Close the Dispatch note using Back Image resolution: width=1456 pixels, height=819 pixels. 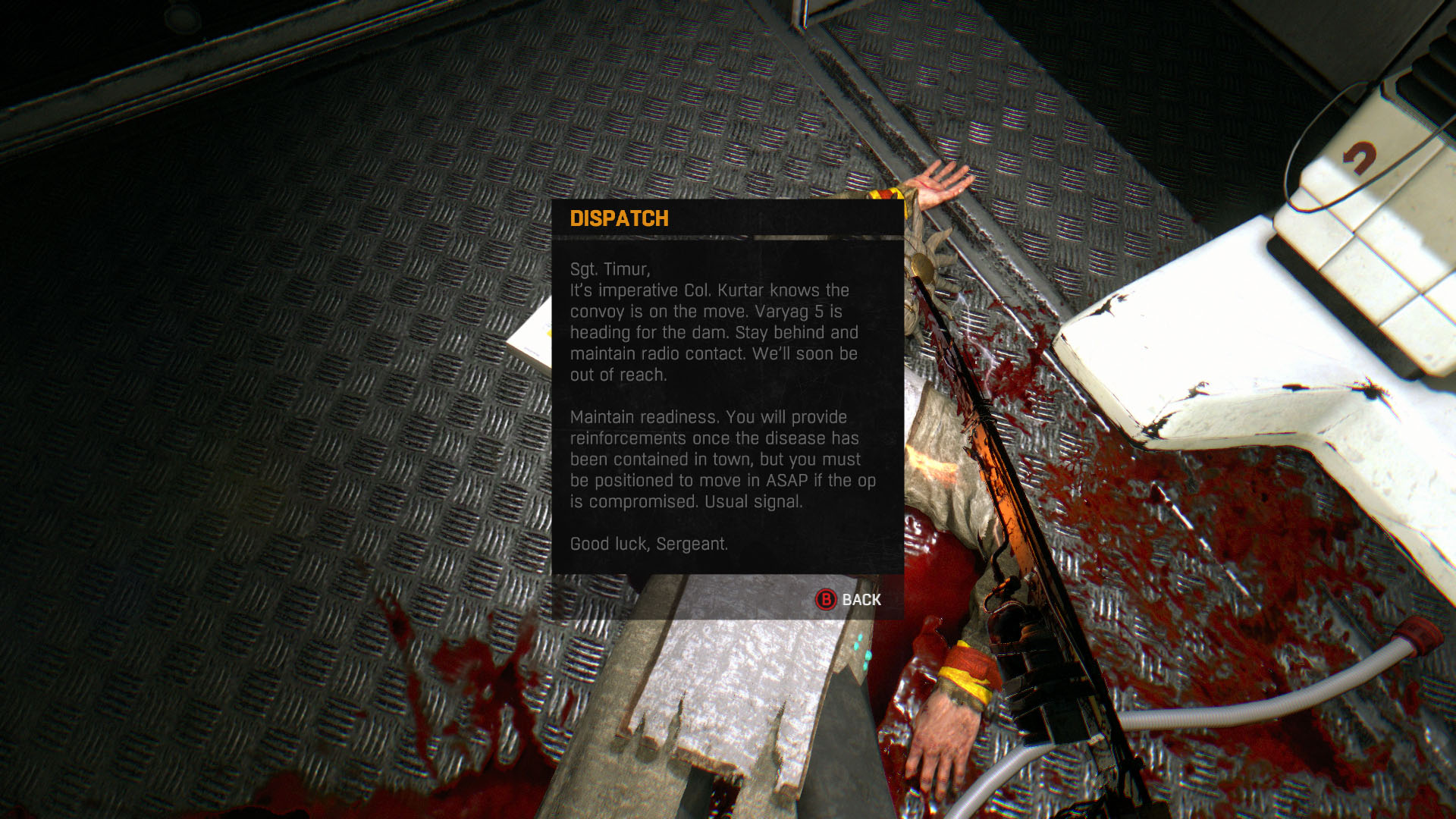tap(849, 600)
